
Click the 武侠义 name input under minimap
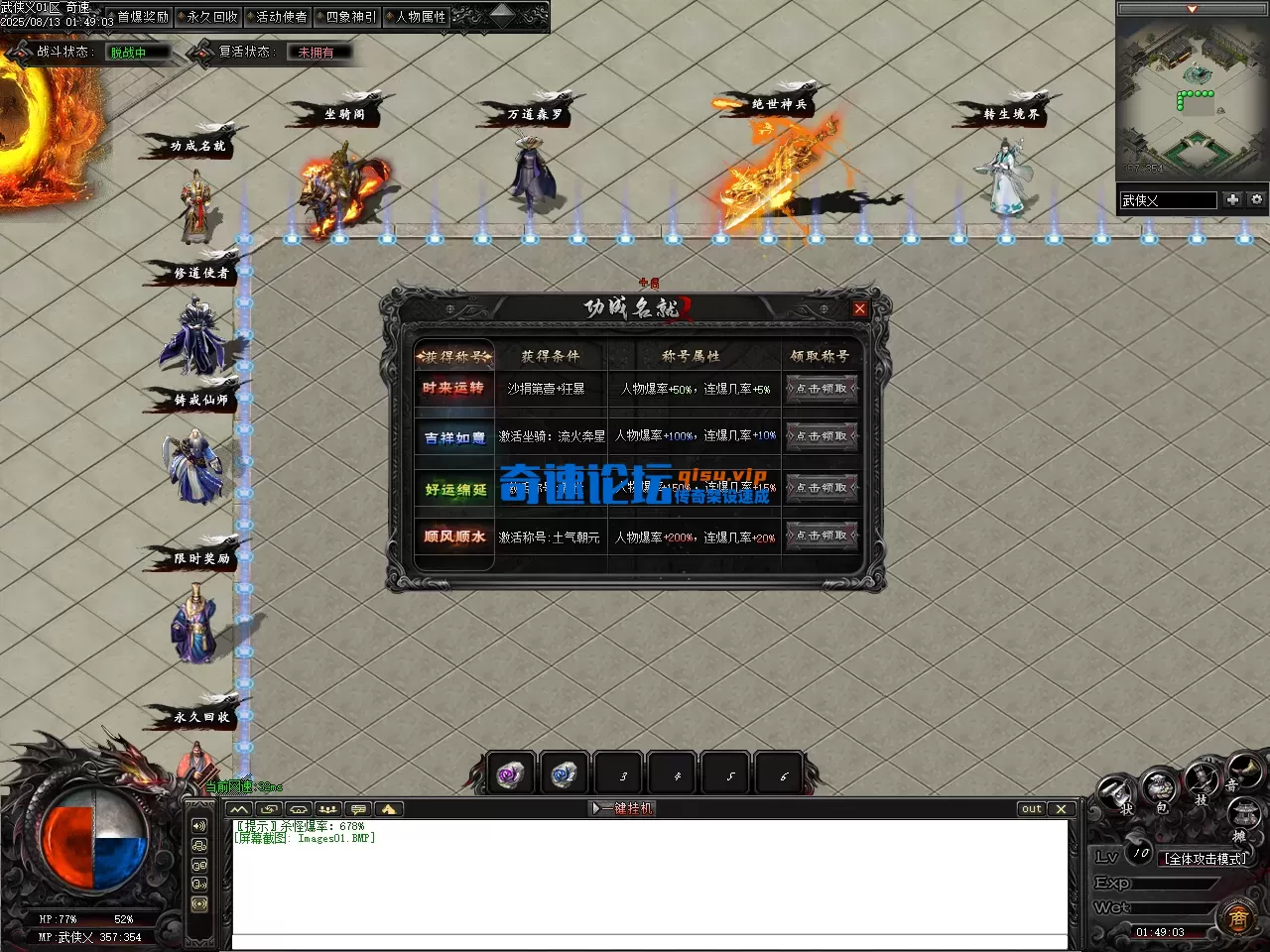pyautogui.click(x=1169, y=199)
